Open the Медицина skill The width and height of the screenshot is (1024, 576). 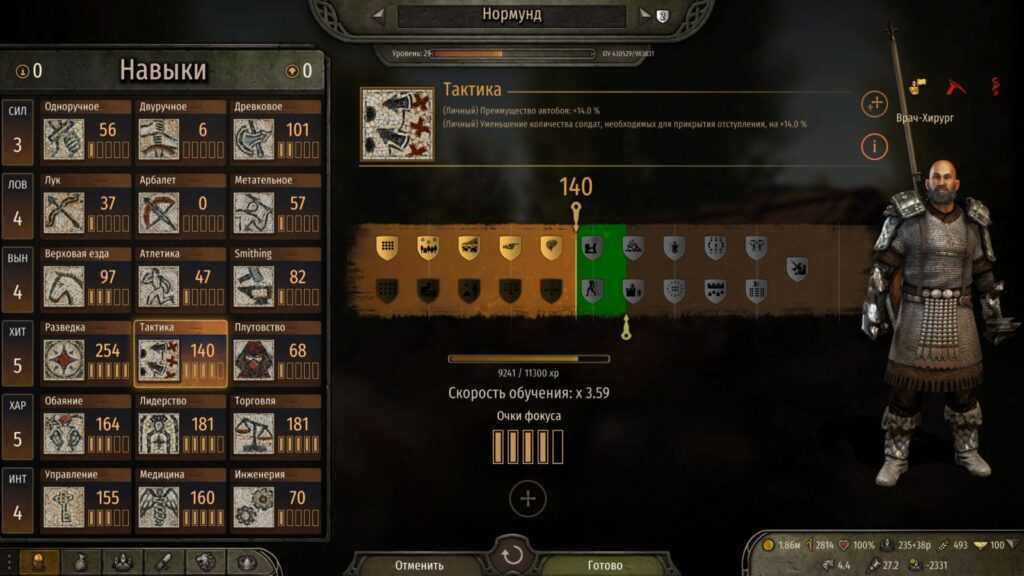point(180,502)
